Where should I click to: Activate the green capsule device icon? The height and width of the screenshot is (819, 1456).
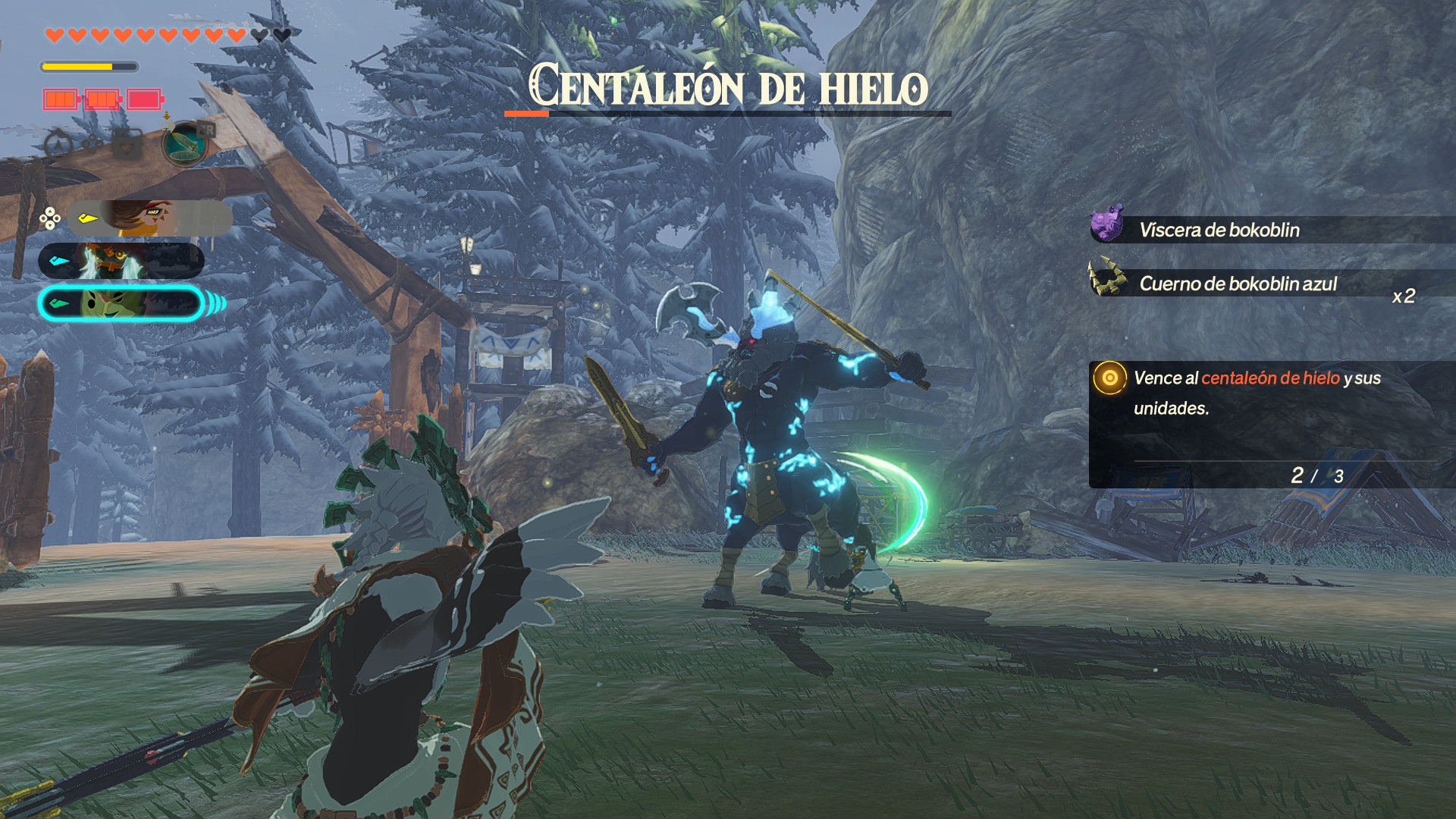coord(184,143)
